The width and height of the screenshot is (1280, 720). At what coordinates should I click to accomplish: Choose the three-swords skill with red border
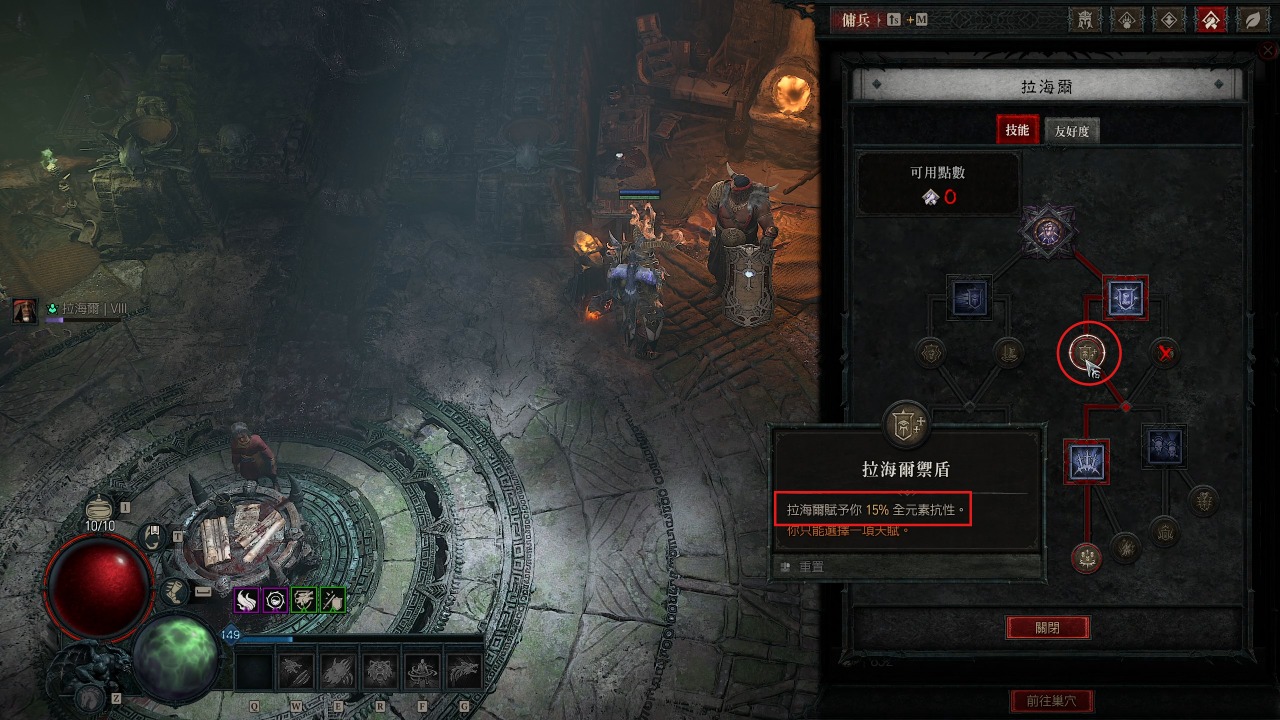click(1087, 459)
